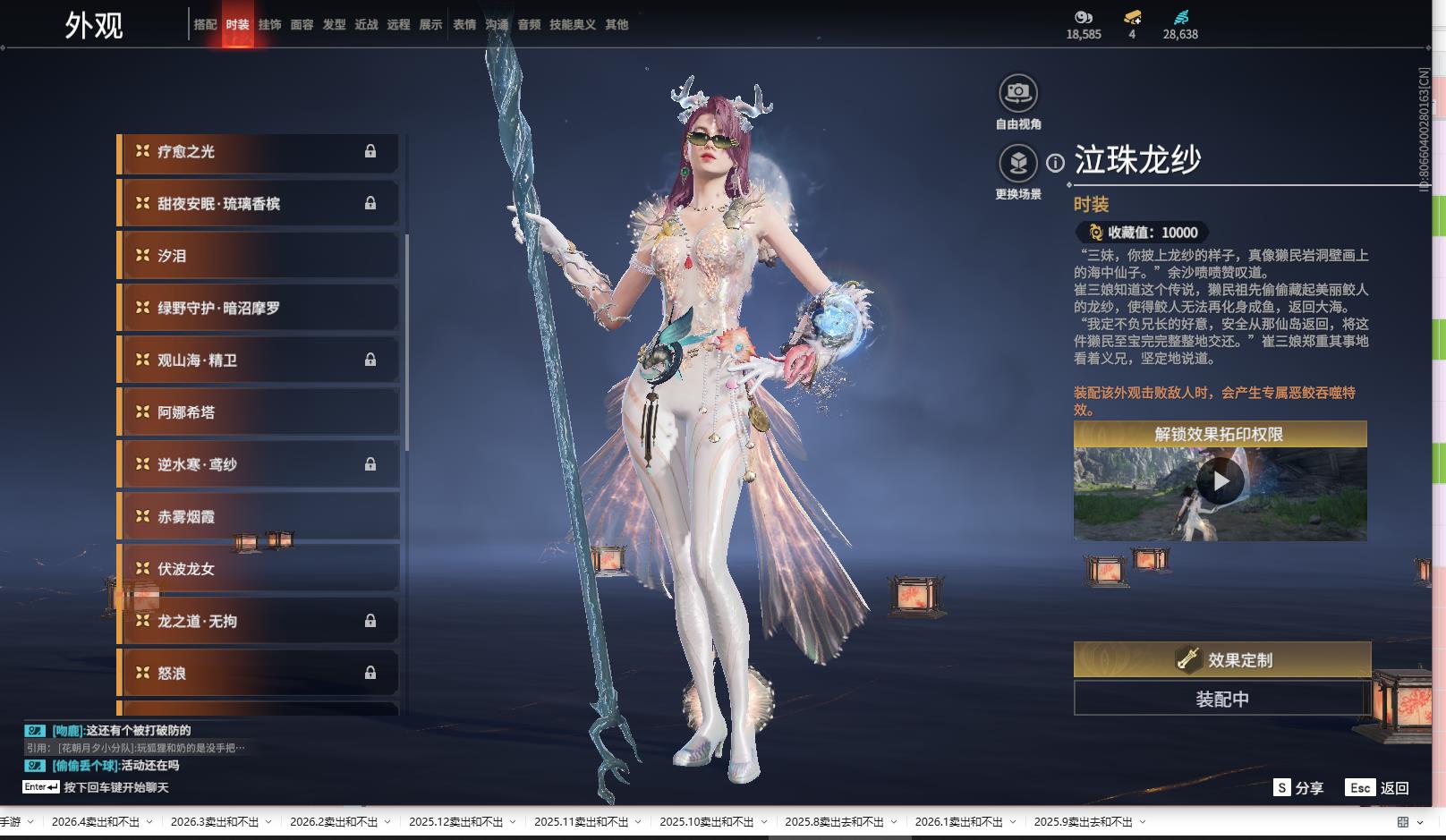1446x840 pixels.
Task: Open the 挂饰 tab
Action: [269, 25]
